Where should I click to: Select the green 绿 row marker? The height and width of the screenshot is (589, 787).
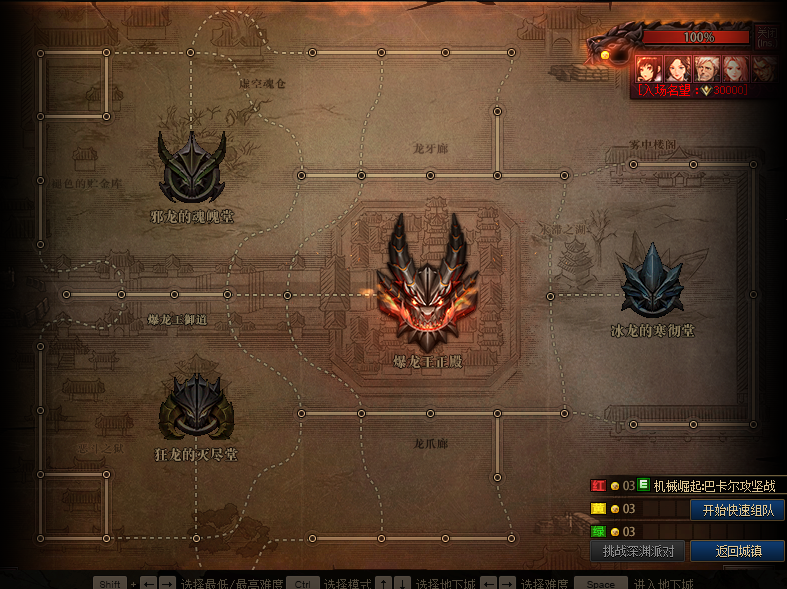[x=598, y=532]
